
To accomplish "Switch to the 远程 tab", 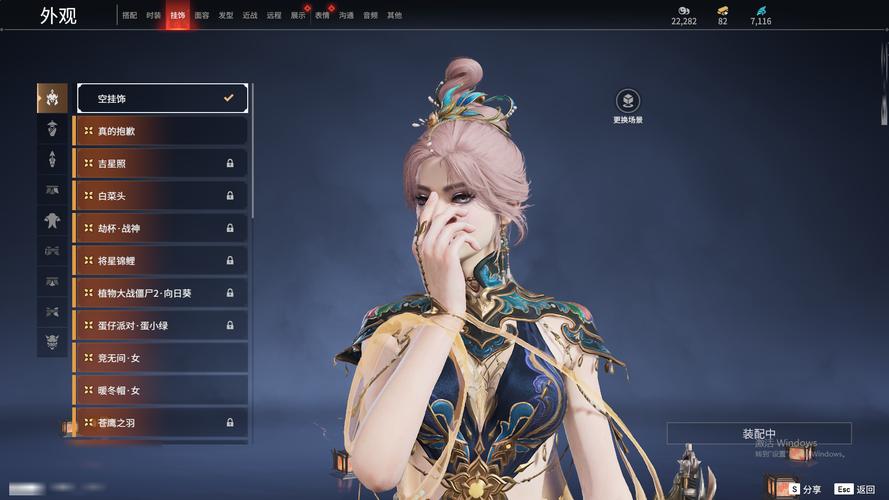I will (274, 16).
